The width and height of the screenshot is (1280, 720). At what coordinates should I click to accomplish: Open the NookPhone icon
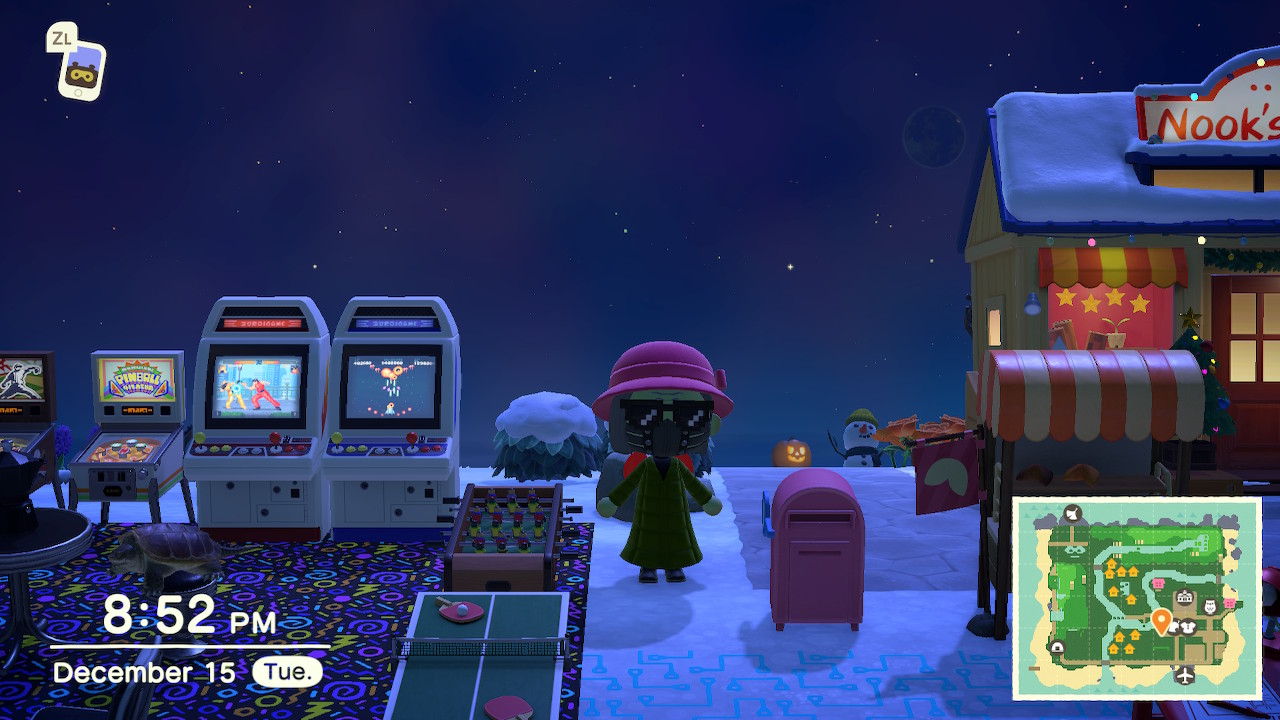81,70
